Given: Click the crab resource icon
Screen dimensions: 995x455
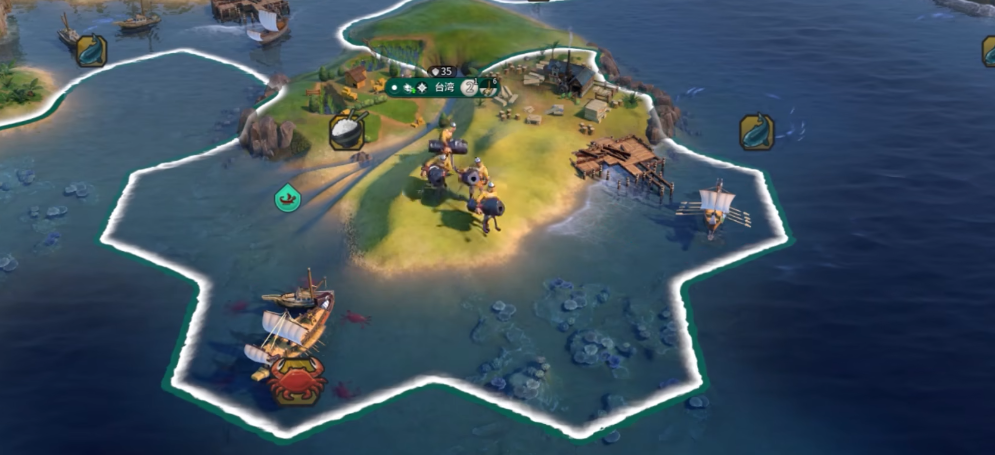Looking at the screenshot, I should tap(297, 381).
